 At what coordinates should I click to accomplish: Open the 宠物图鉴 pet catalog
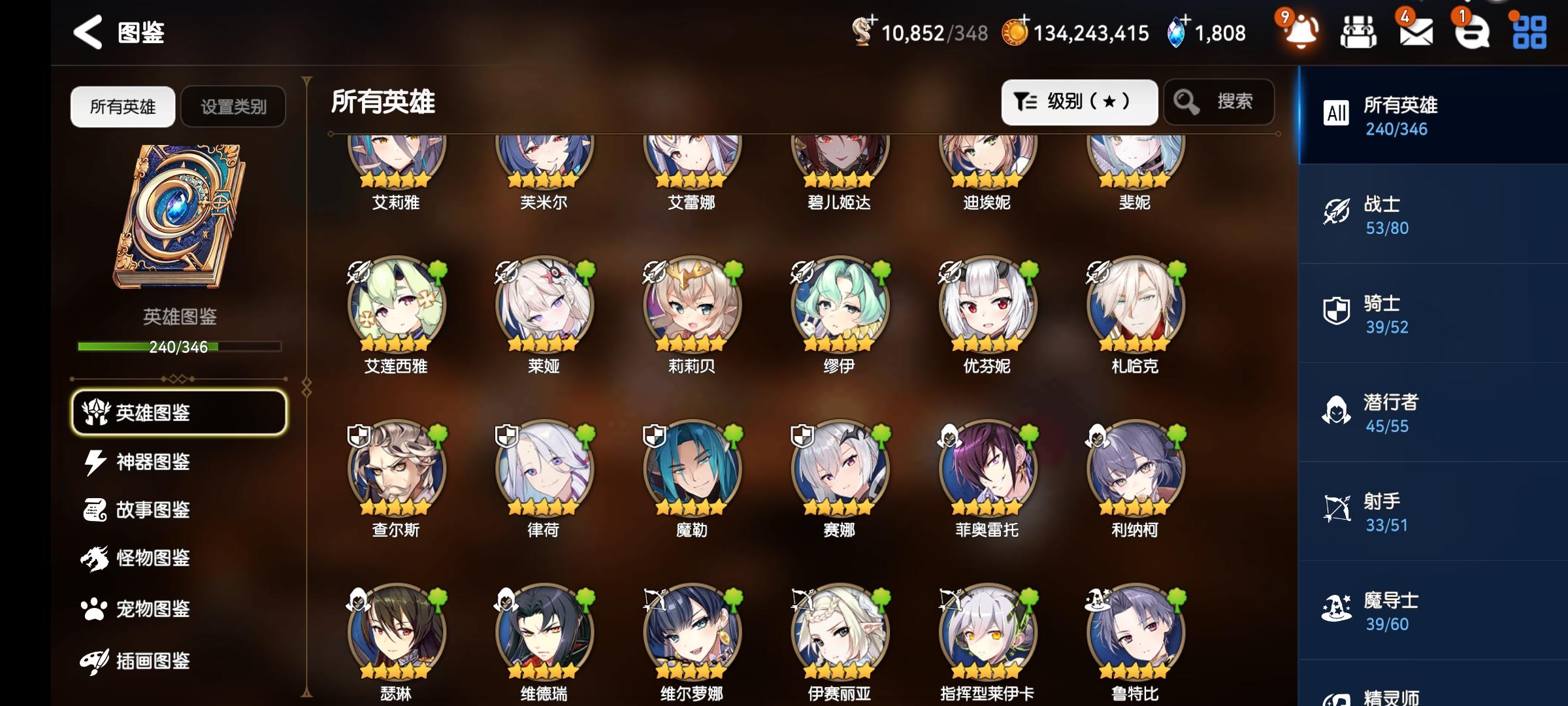tap(150, 609)
